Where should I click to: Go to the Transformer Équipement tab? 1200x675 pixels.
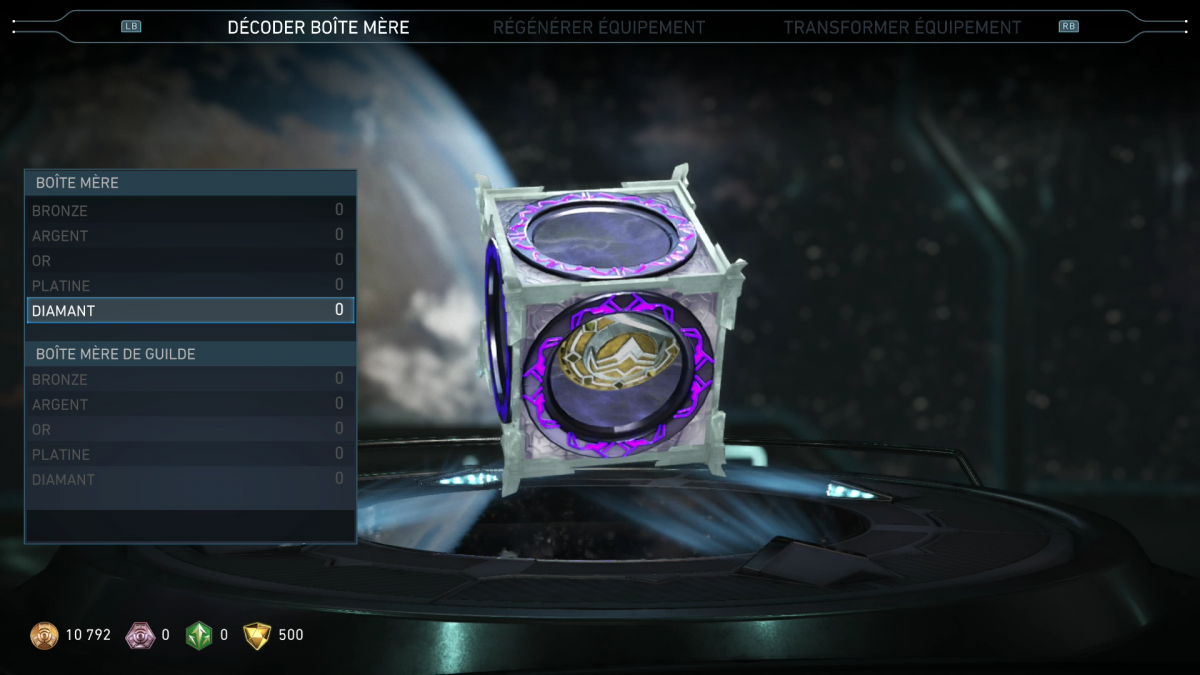click(902, 27)
